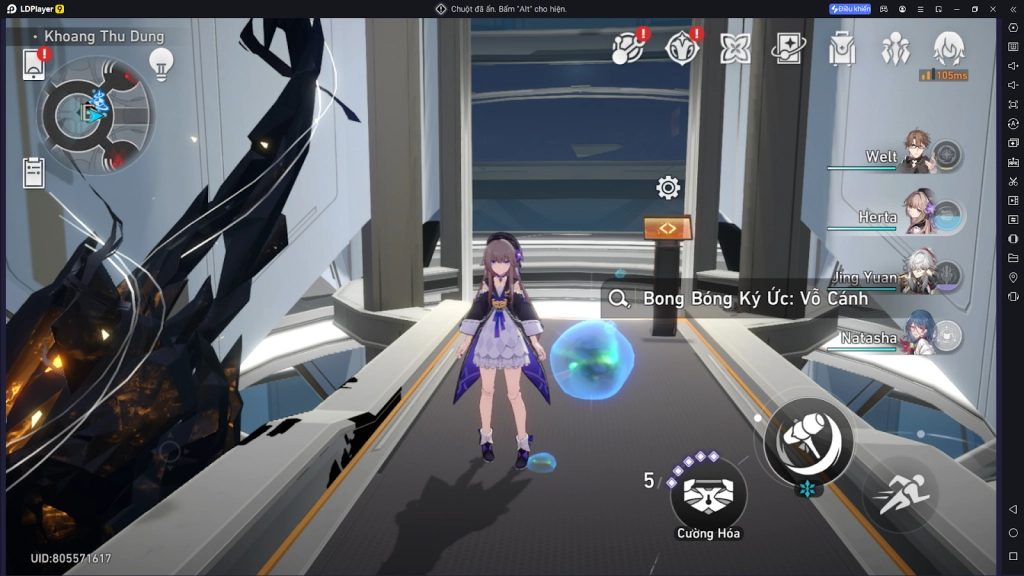Switch to party member Herta
The image size is (1024, 576).
(x=912, y=215)
